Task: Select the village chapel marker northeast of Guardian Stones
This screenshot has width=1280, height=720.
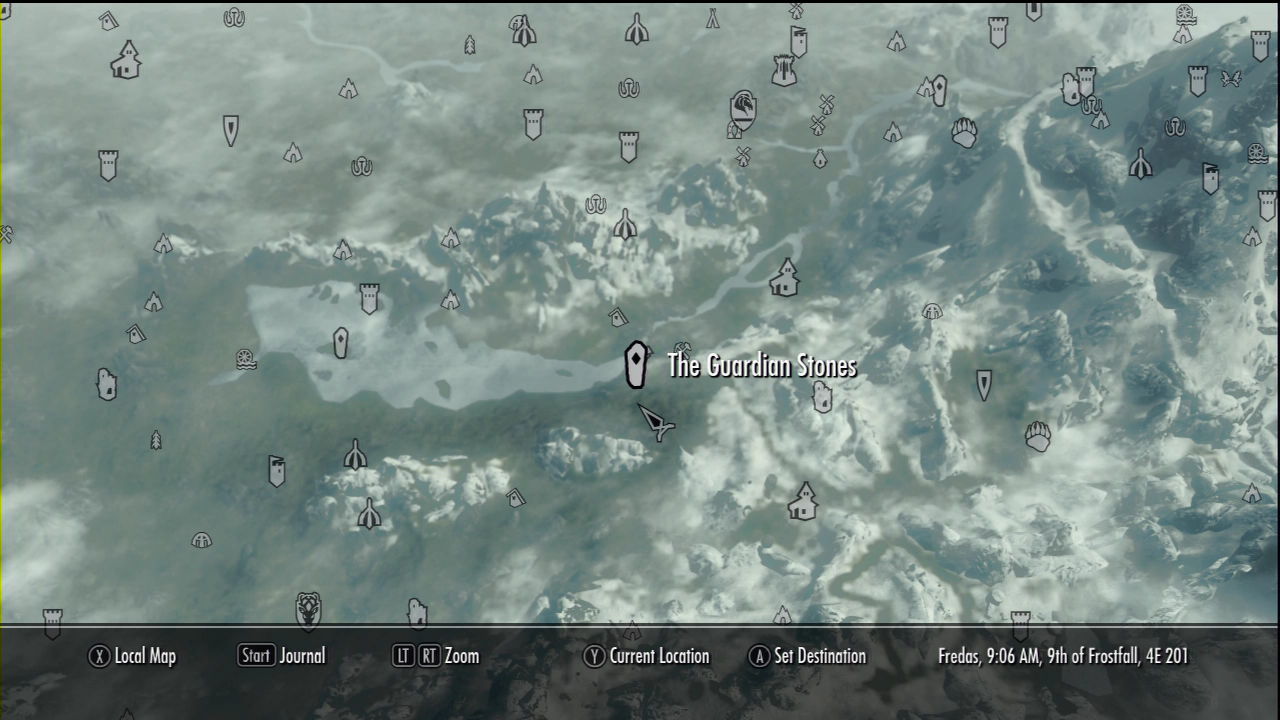Action: [x=784, y=277]
